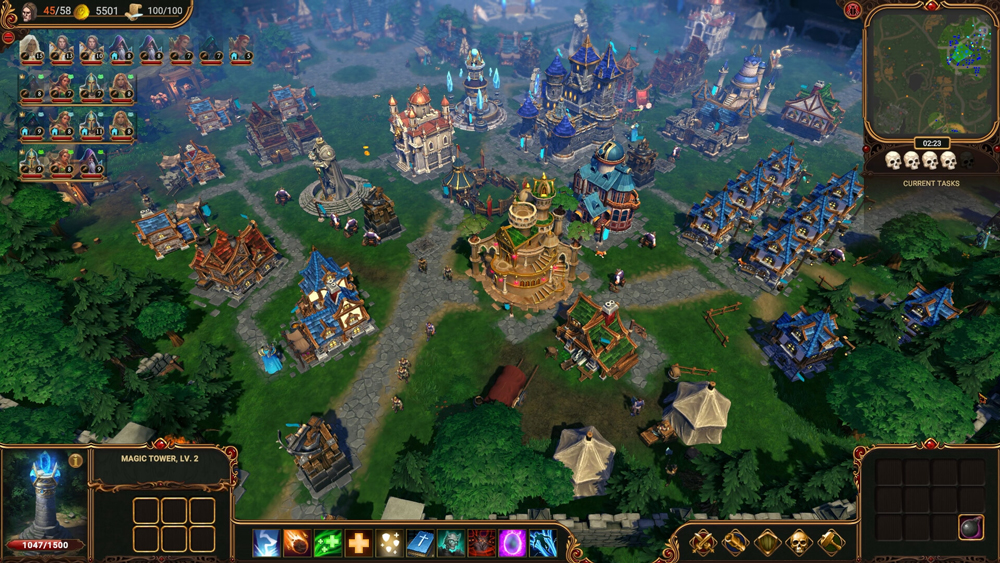Use the orange healing cross spell
This screenshot has height=563, width=1000.
359,543
